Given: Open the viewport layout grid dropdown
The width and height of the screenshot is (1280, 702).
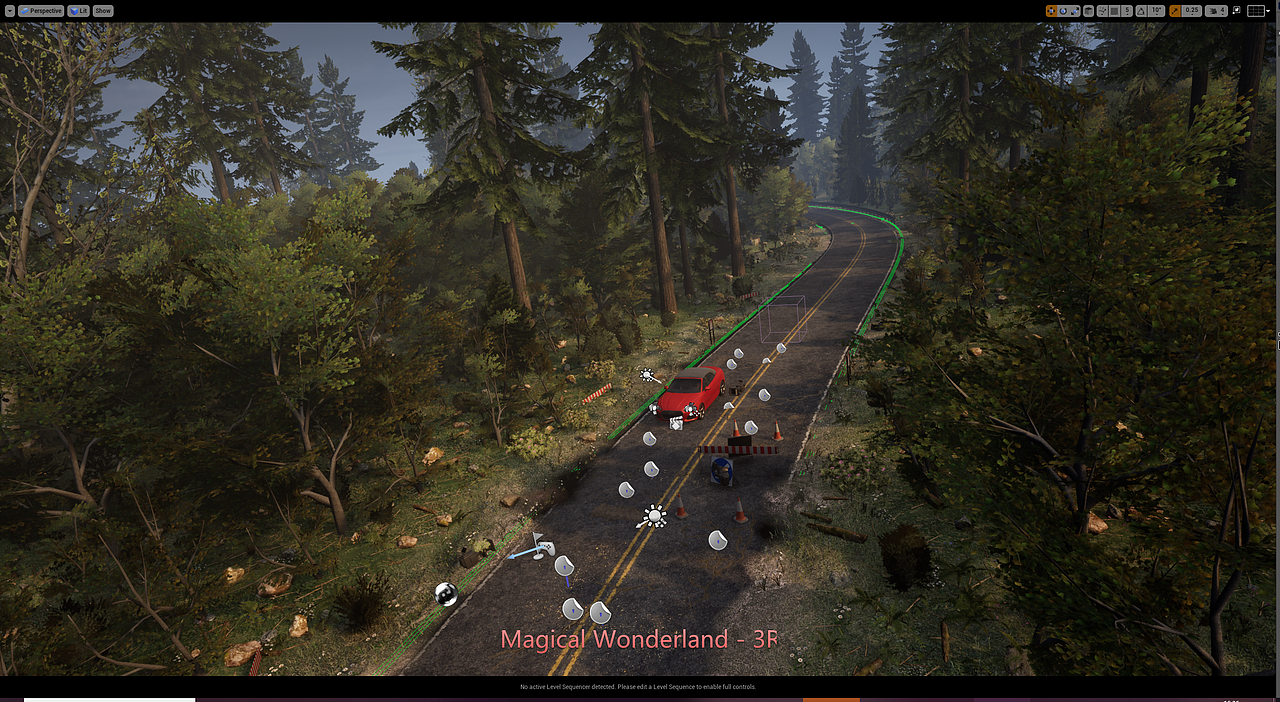Looking at the screenshot, I should tap(1258, 11).
